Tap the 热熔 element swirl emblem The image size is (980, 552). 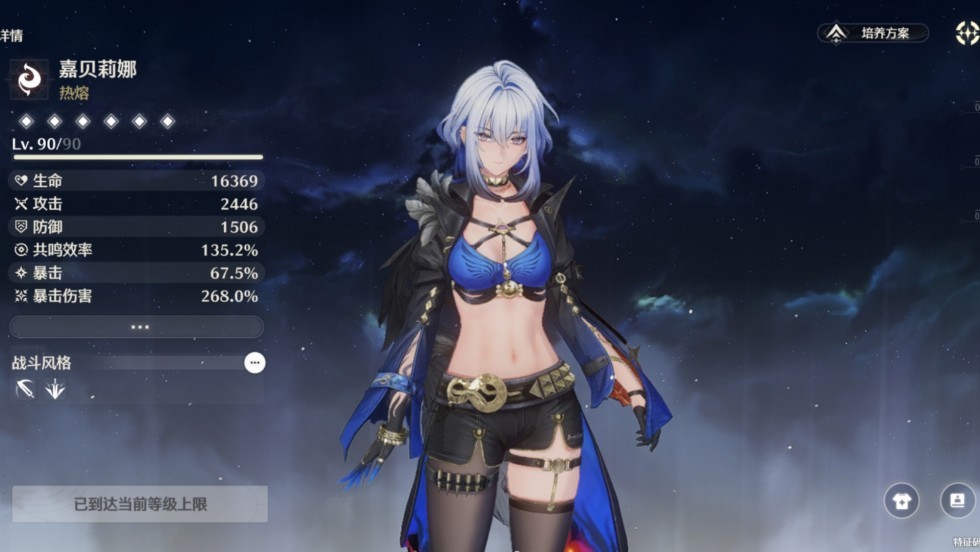tap(29, 79)
